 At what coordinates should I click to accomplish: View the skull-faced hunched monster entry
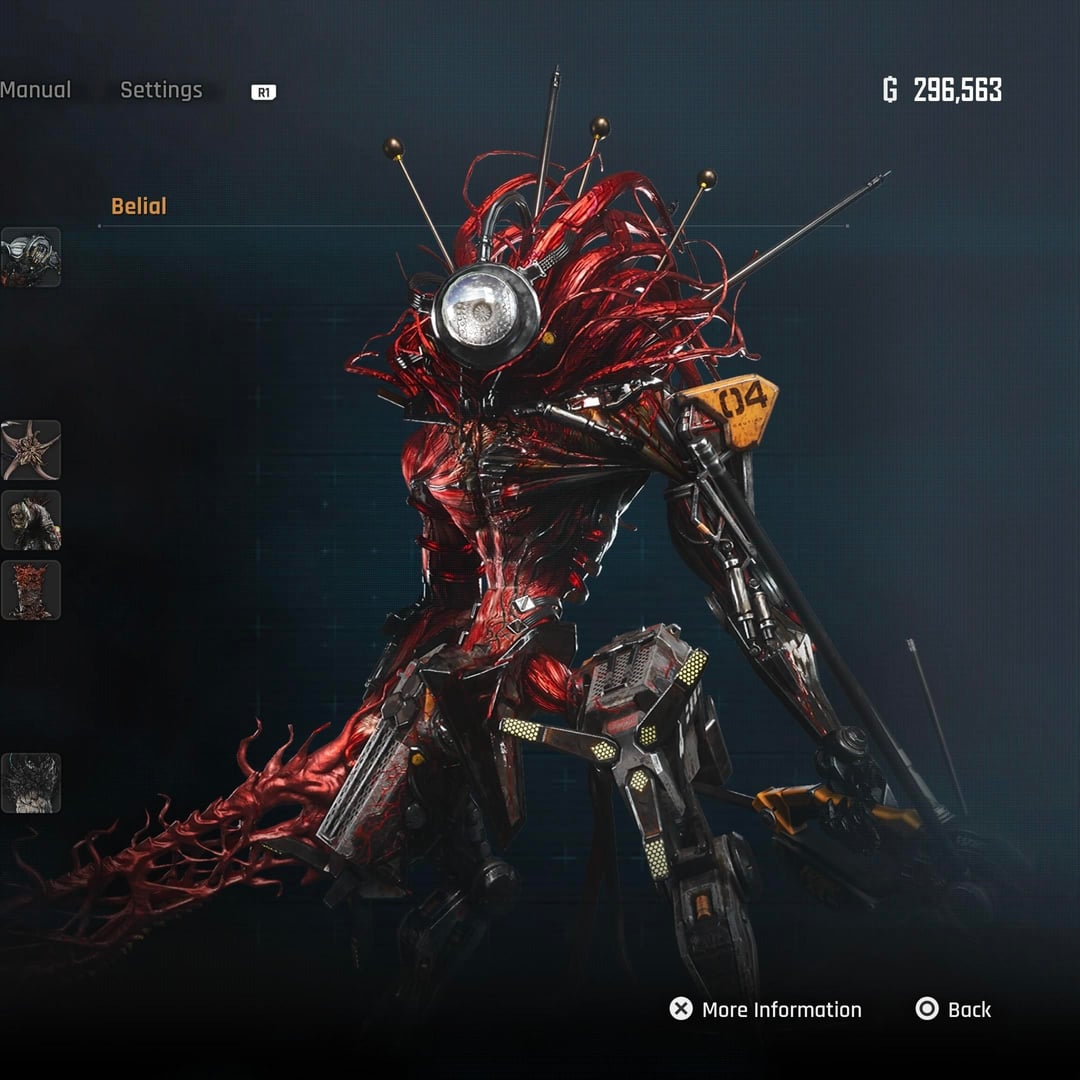(31, 520)
